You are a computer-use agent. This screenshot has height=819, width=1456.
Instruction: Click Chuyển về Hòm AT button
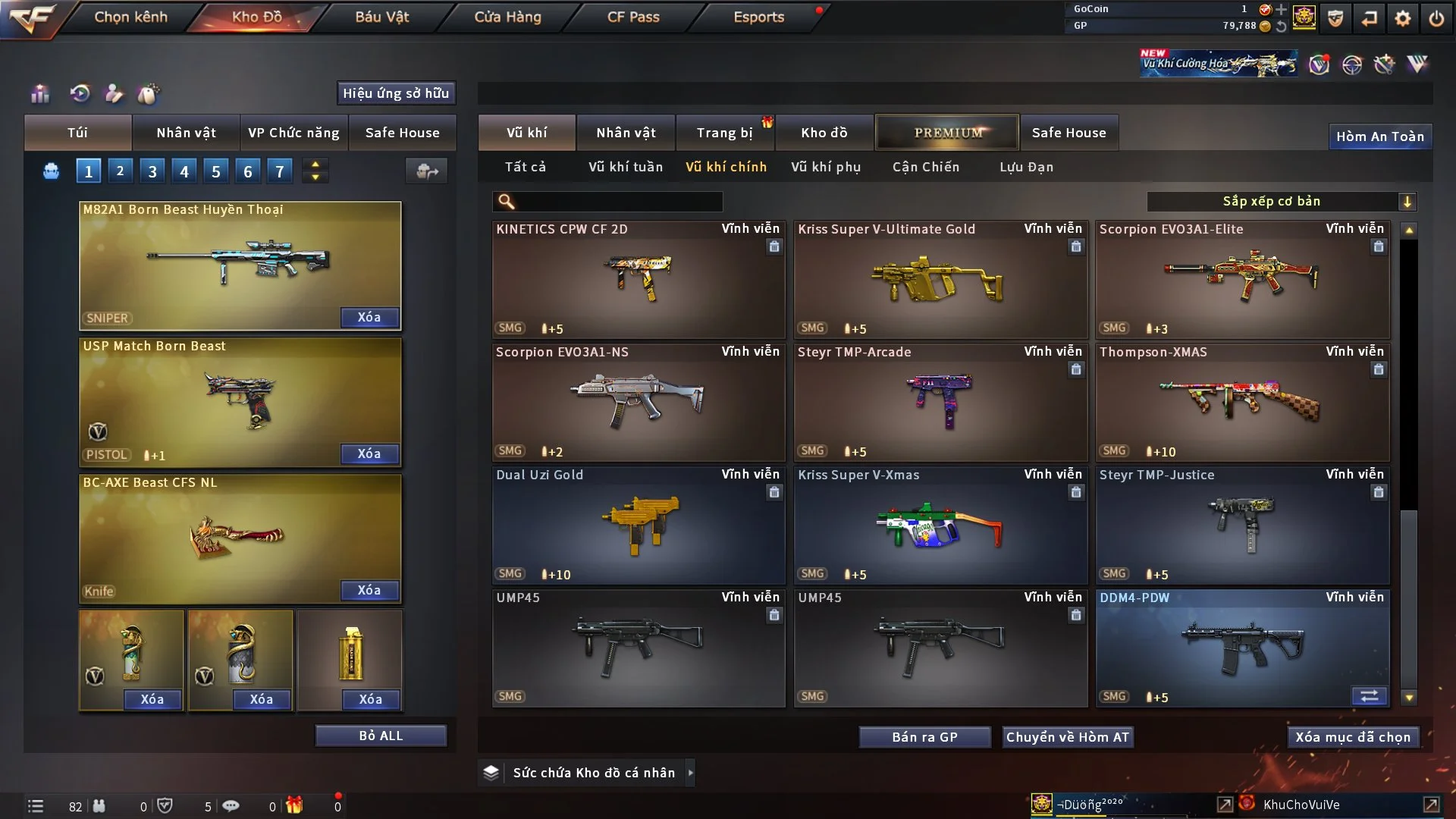pos(1067,737)
